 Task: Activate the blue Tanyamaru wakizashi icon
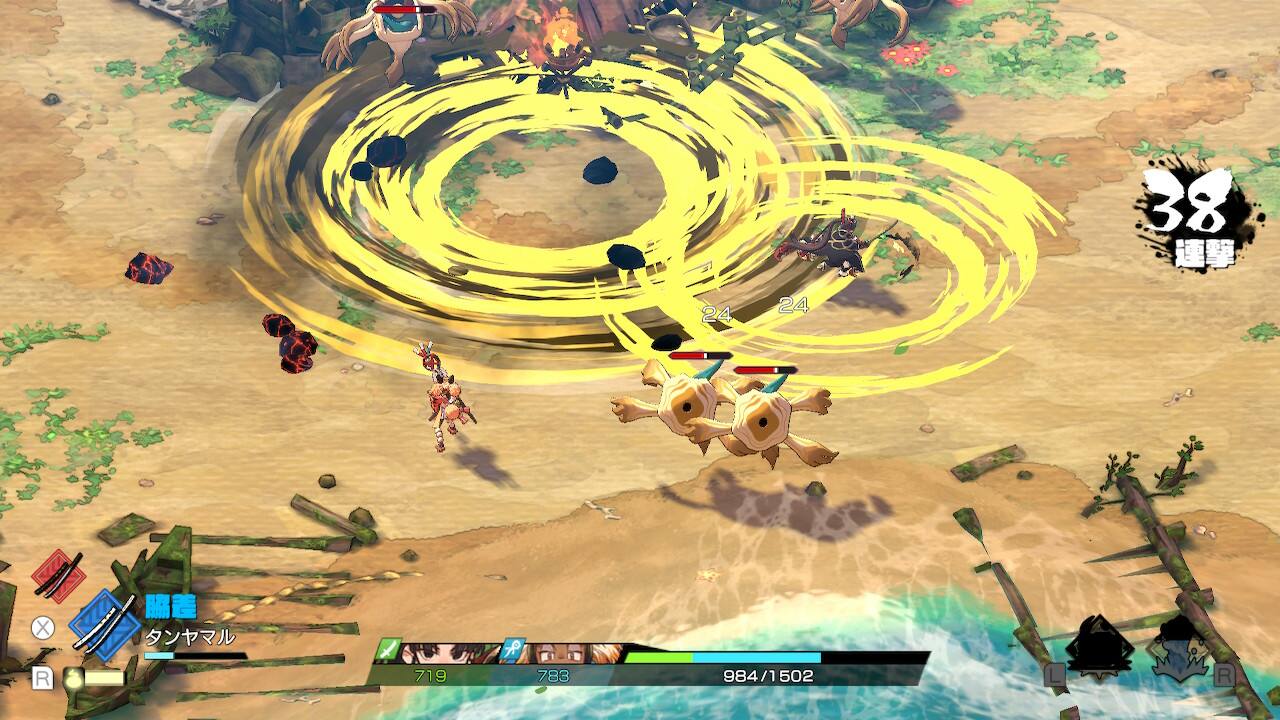click(103, 625)
